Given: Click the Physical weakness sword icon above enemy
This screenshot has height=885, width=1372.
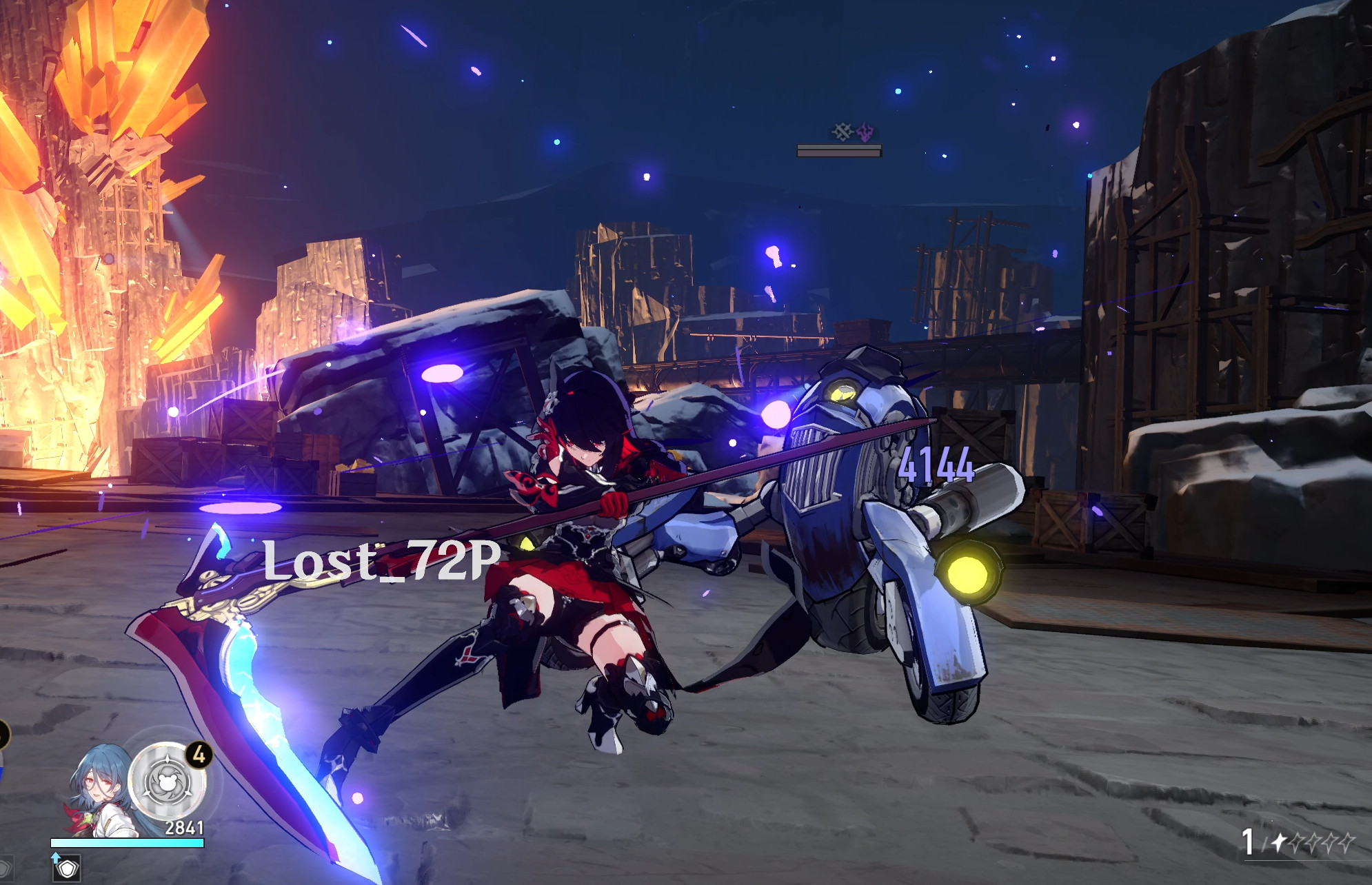Looking at the screenshot, I should 843,132.
